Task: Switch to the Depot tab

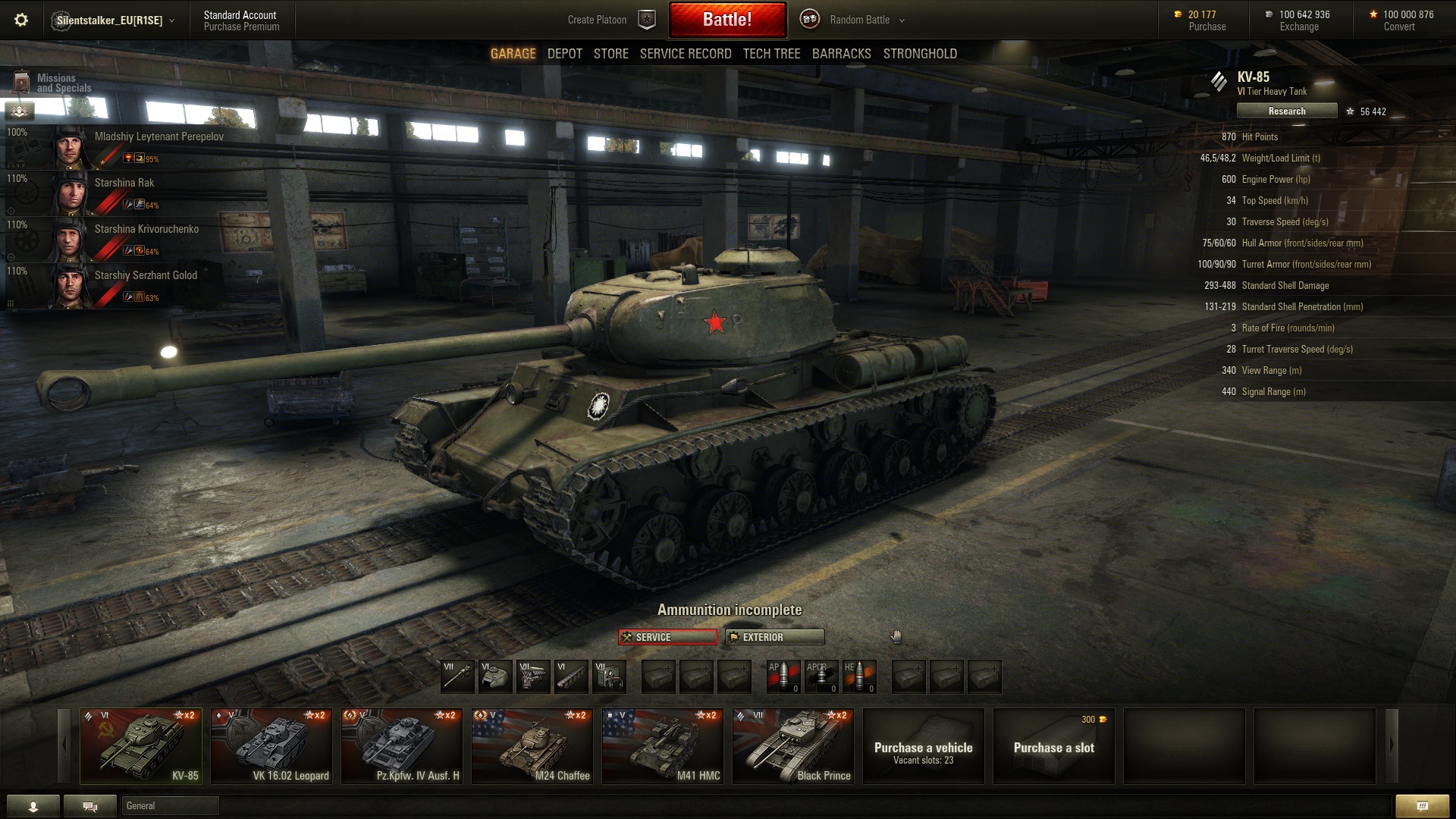Action: [565, 54]
